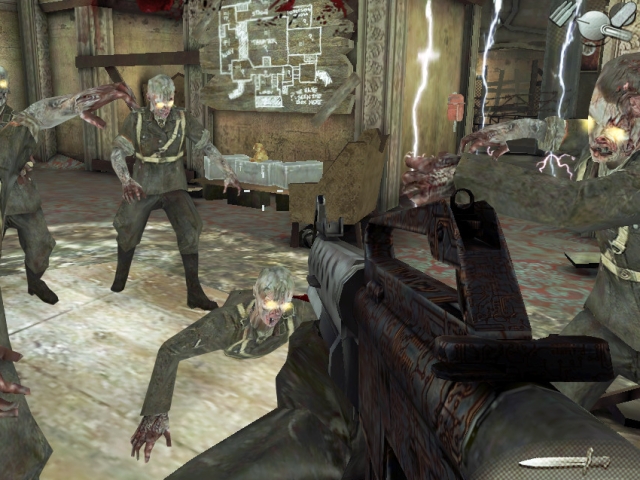640x480 pixels.
Task: Select the knife icon in the HUD
Action: tap(563, 461)
